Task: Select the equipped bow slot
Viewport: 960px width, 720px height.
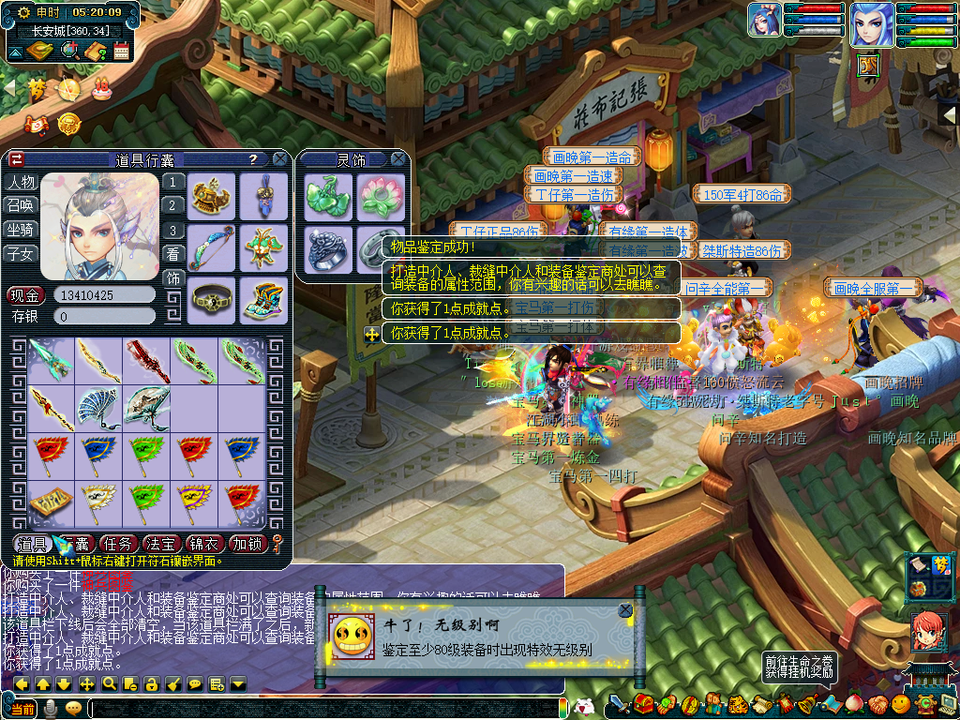Action: pyautogui.click(x=212, y=245)
